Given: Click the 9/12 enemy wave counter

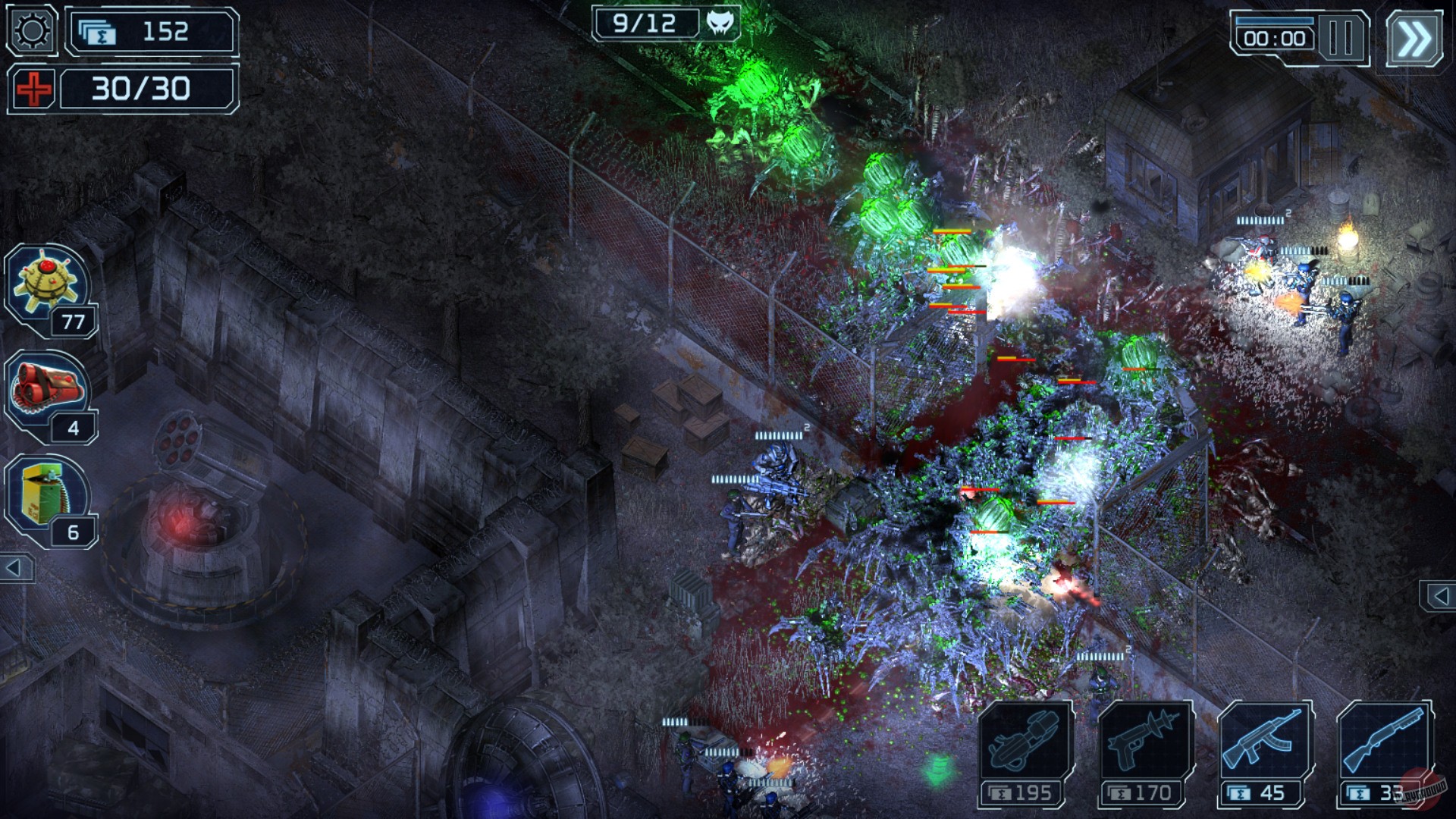Looking at the screenshot, I should coord(645,23).
